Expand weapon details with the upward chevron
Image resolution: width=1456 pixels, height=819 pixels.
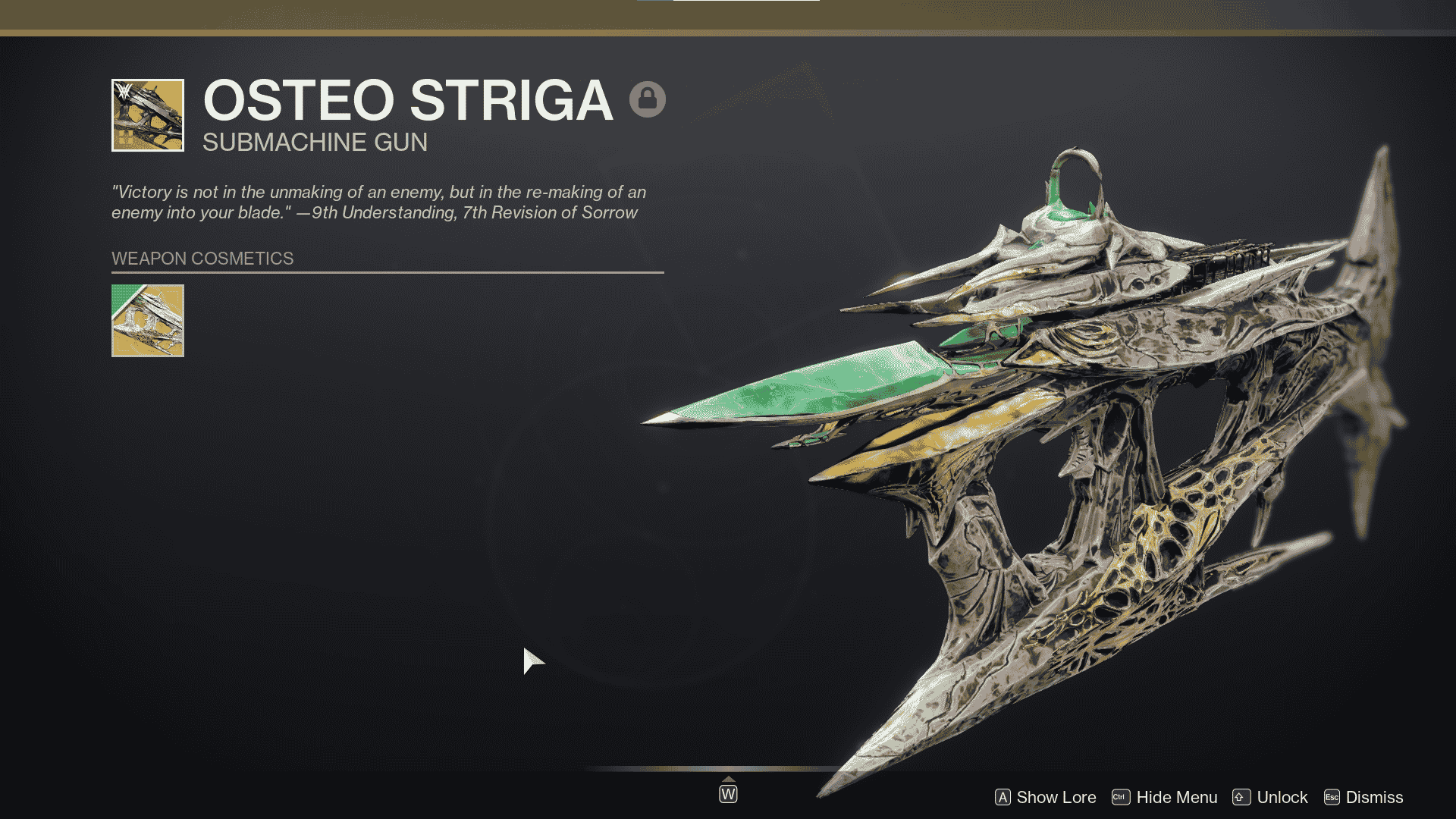click(730, 777)
